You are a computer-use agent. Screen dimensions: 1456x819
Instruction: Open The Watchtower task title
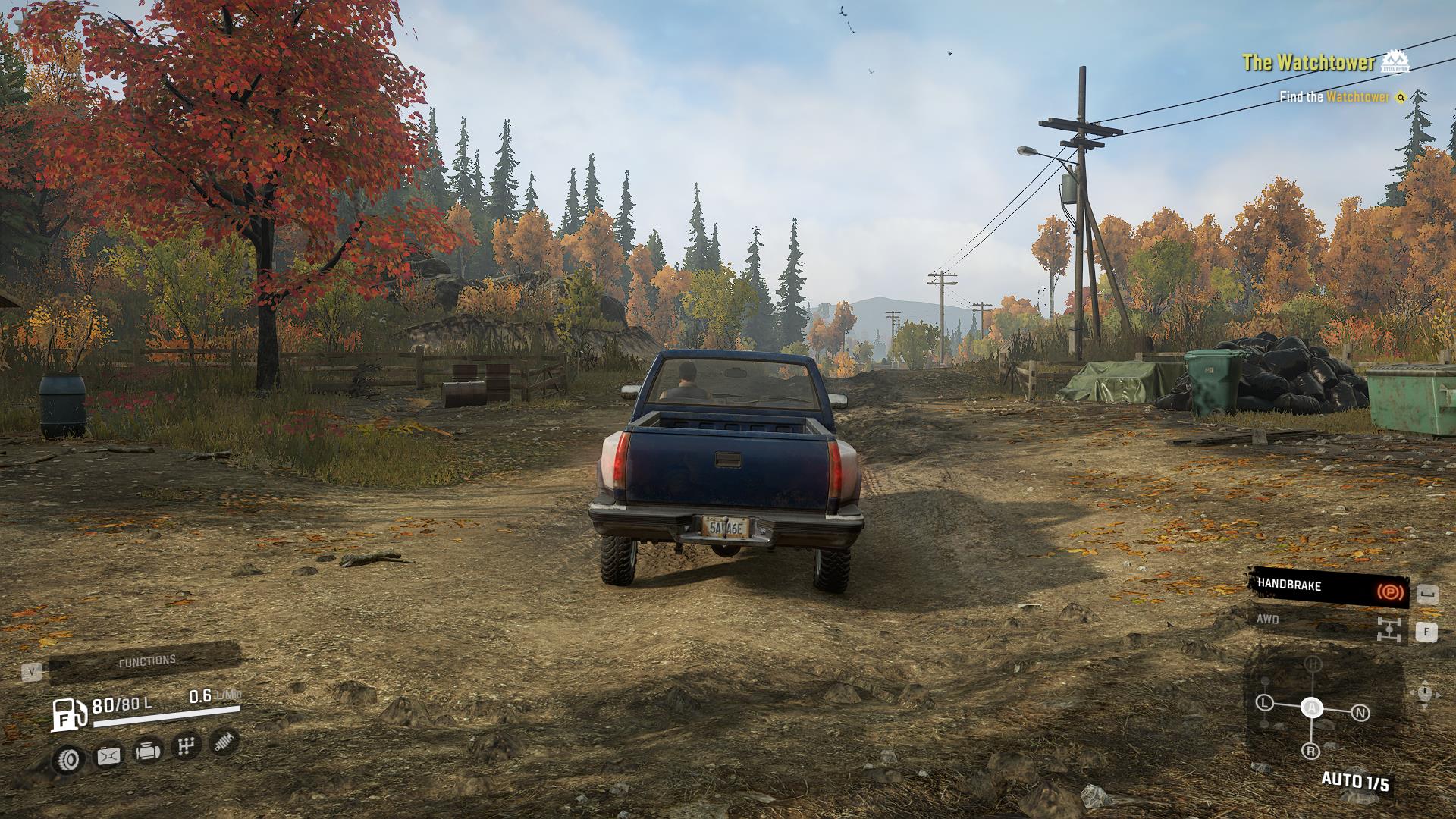1307,63
